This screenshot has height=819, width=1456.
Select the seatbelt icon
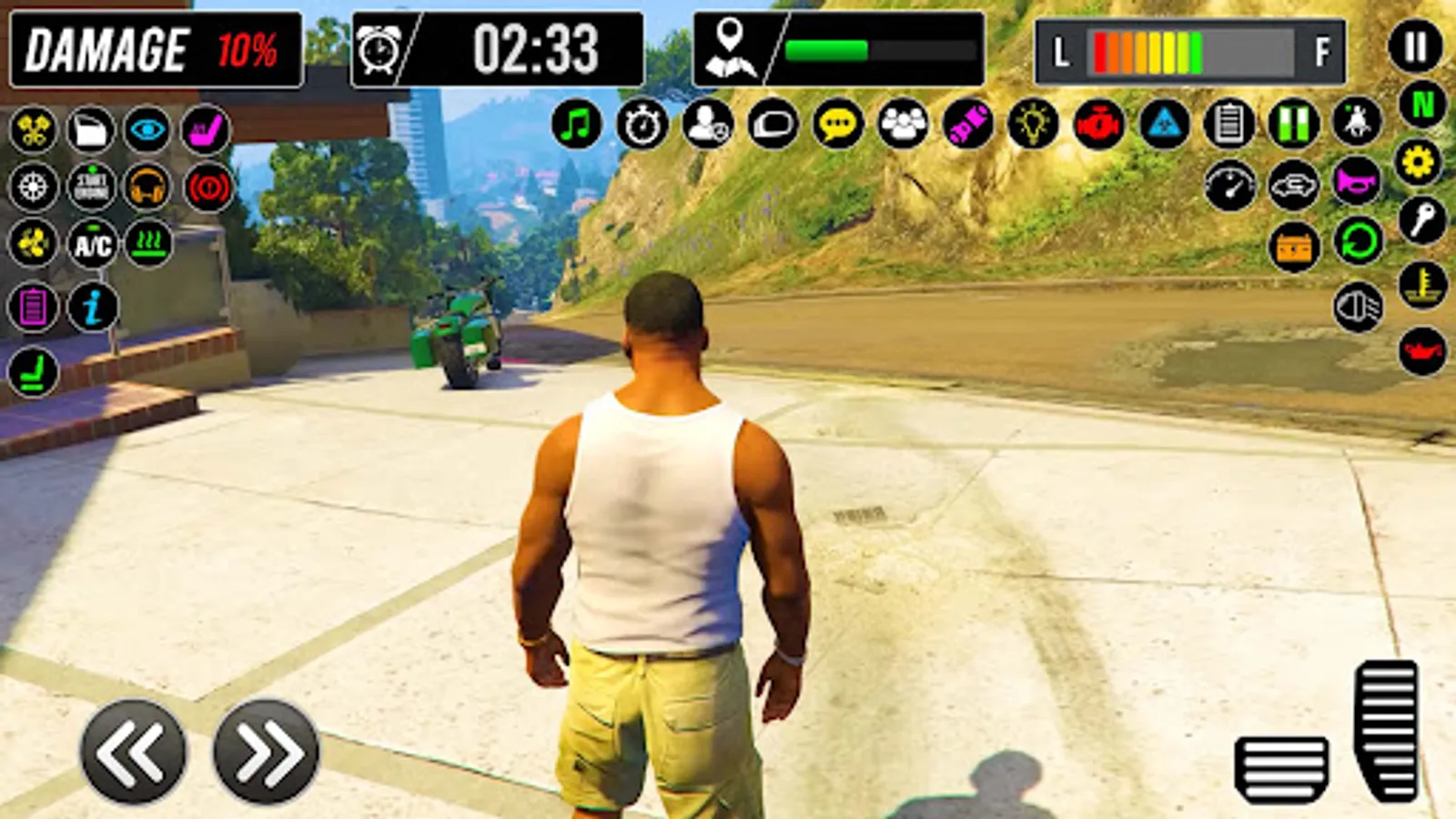tap(206, 128)
